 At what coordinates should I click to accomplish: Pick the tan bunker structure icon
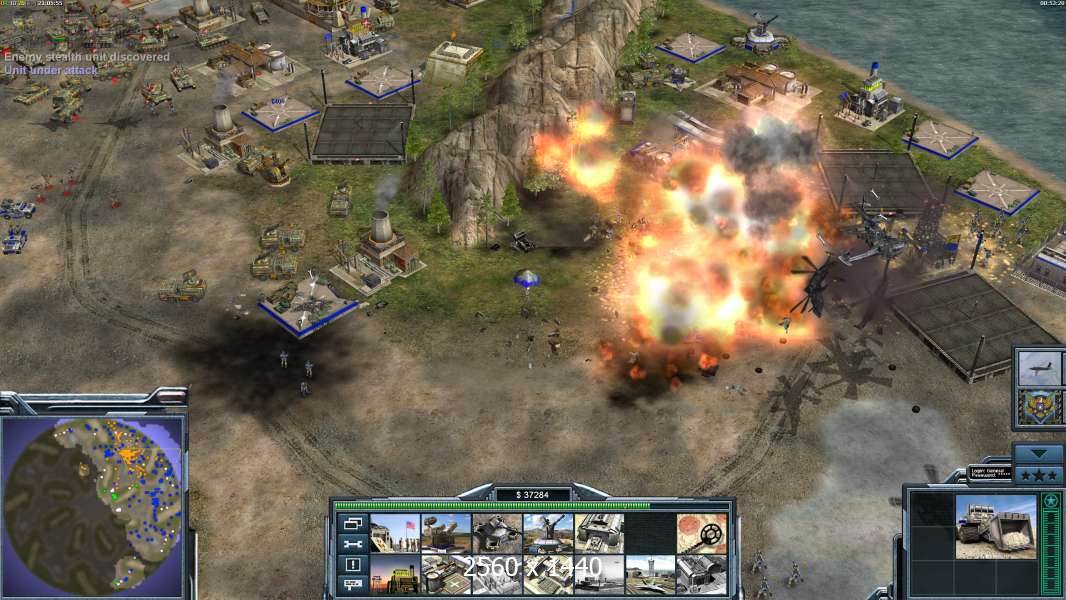click(599, 533)
